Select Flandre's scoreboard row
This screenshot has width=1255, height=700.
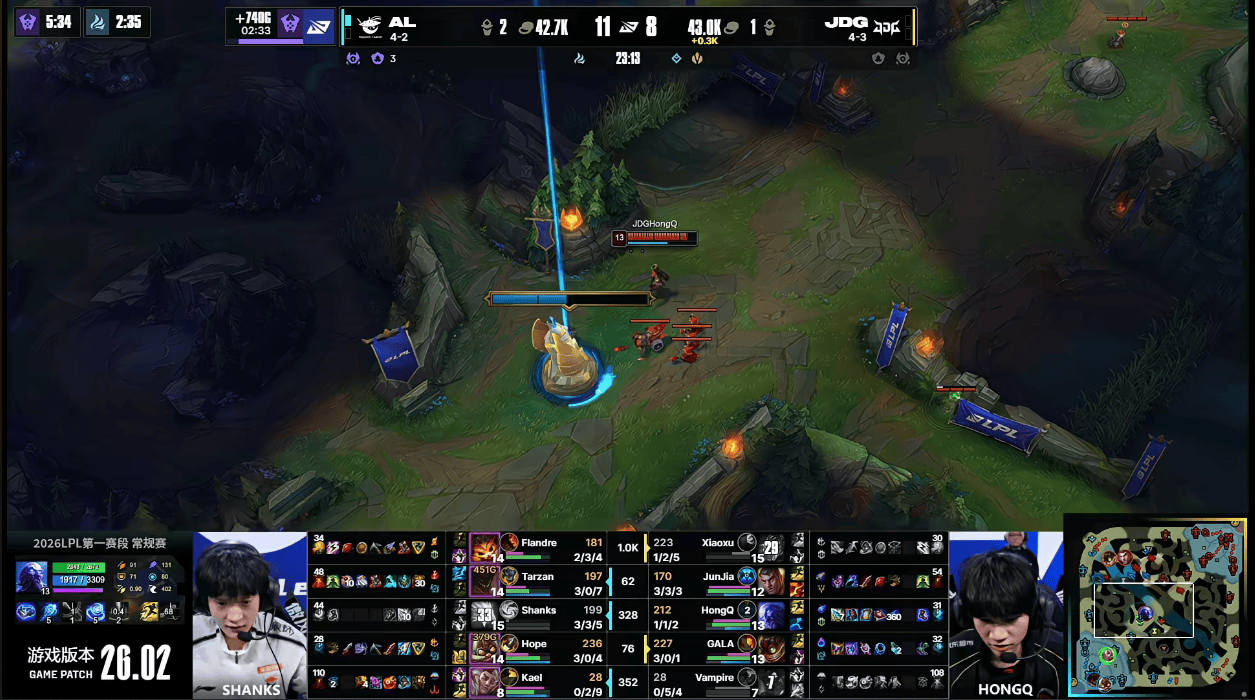(540, 549)
